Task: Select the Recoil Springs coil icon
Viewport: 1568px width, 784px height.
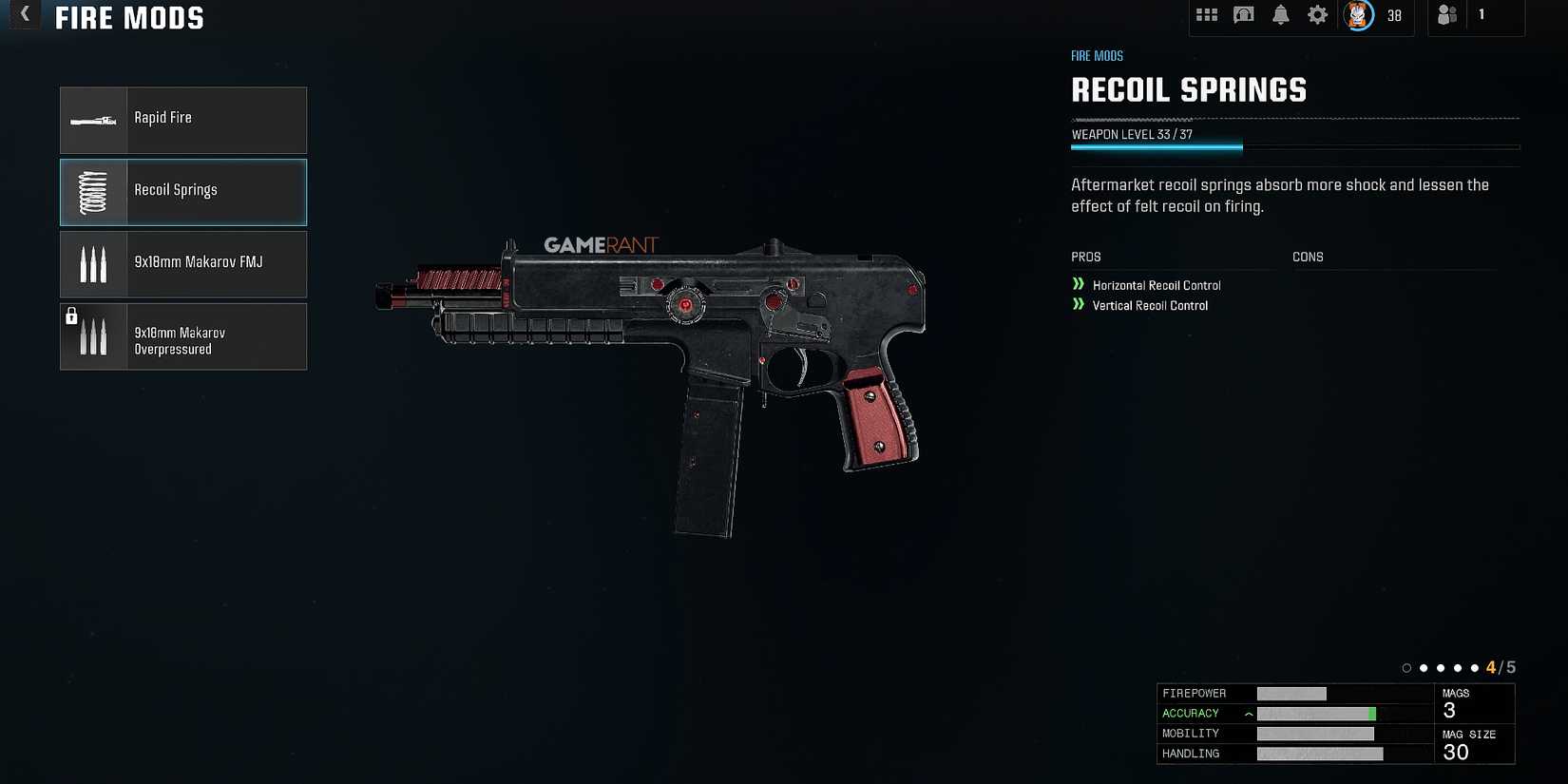Action: pos(92,190)
